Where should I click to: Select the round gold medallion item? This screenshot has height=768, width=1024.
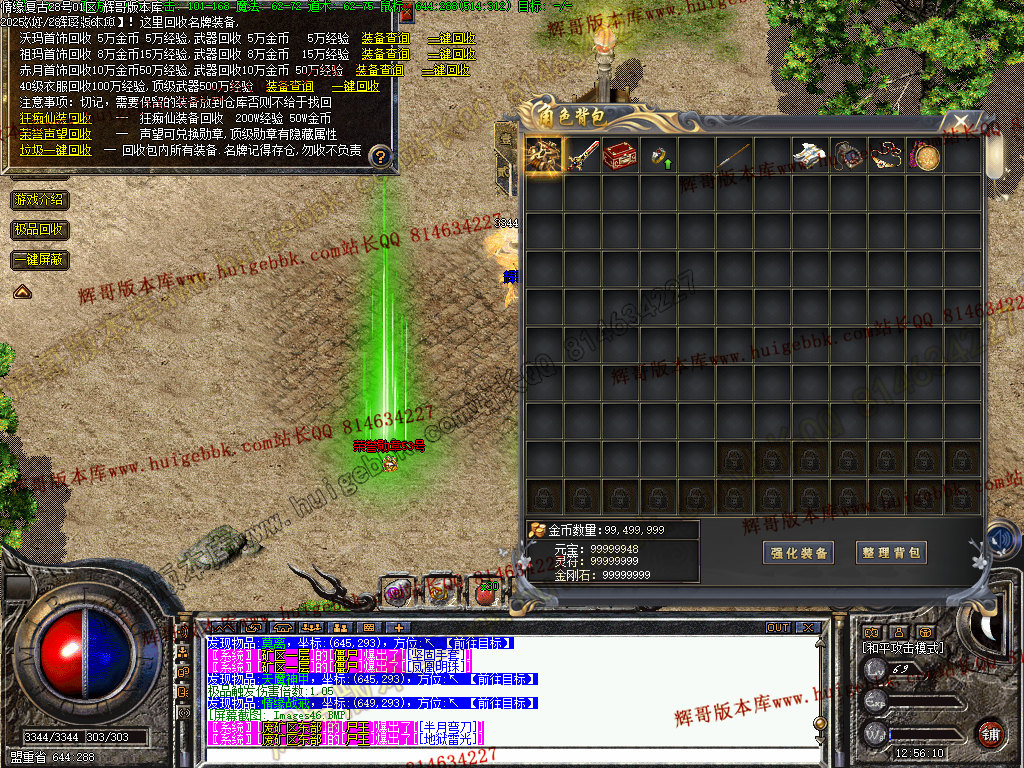click(x=924, y=156)
